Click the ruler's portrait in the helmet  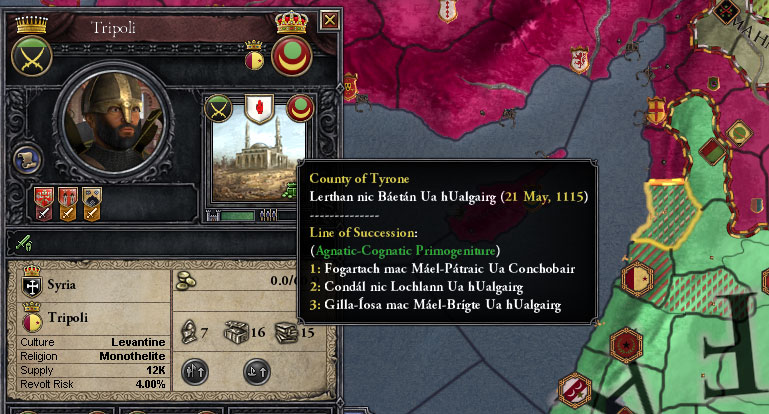[x=103, y=119]
